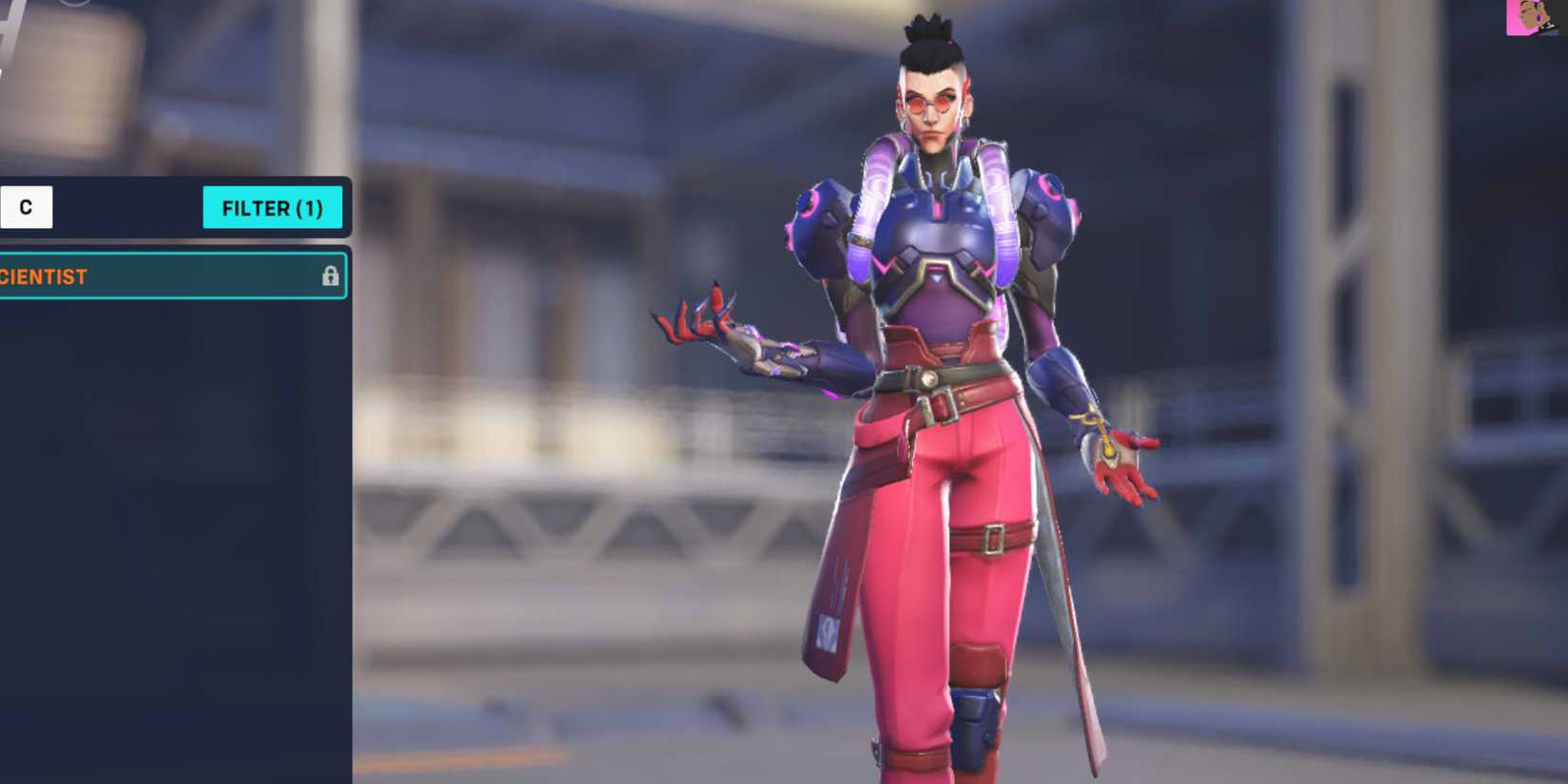Expand the filter list showing one active filter
Screen dimensions: 1568x784
click(274, 208)
